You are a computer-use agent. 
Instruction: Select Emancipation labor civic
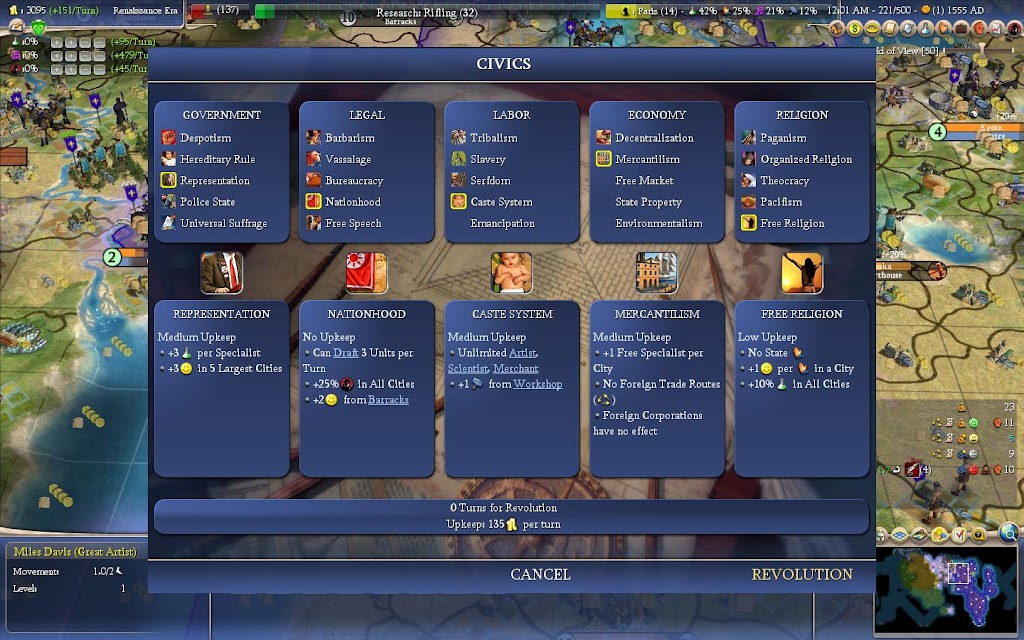(x=503, y=223)
